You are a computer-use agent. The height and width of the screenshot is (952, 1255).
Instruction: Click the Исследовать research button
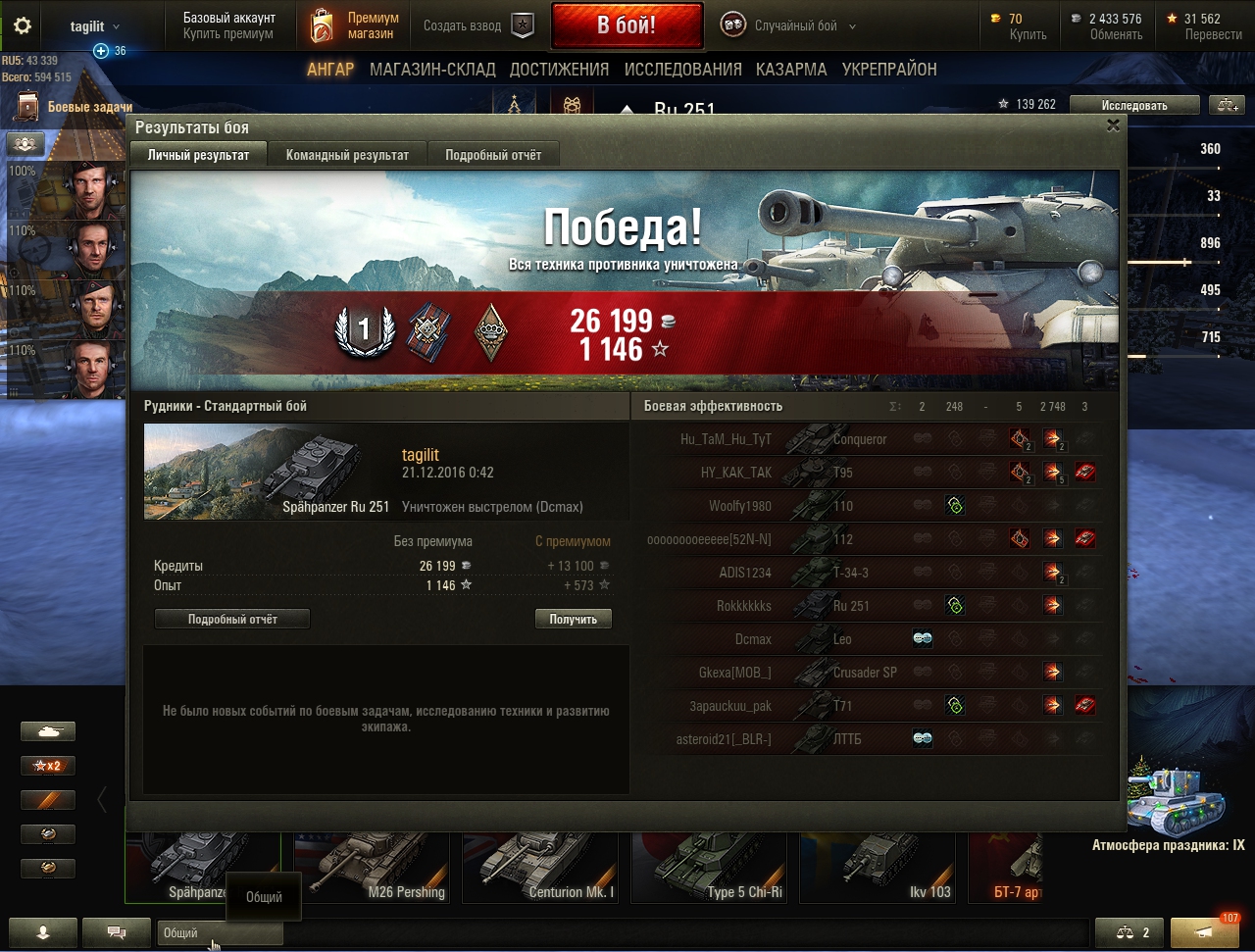coord(1134,105)
